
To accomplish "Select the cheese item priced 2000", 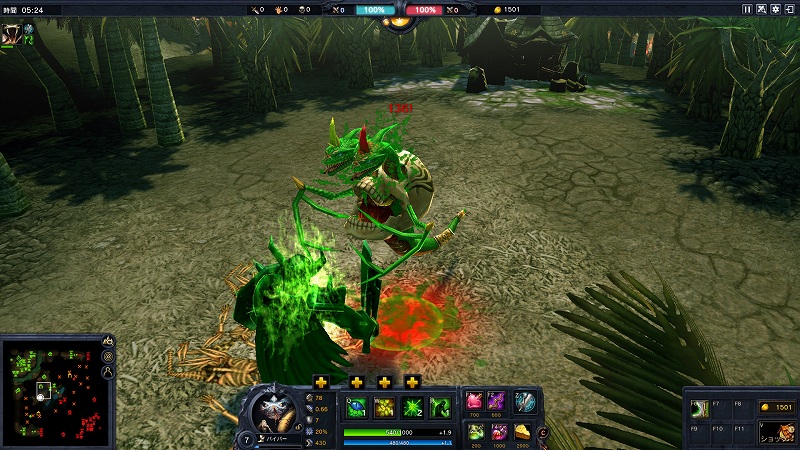I will point(523,431).
